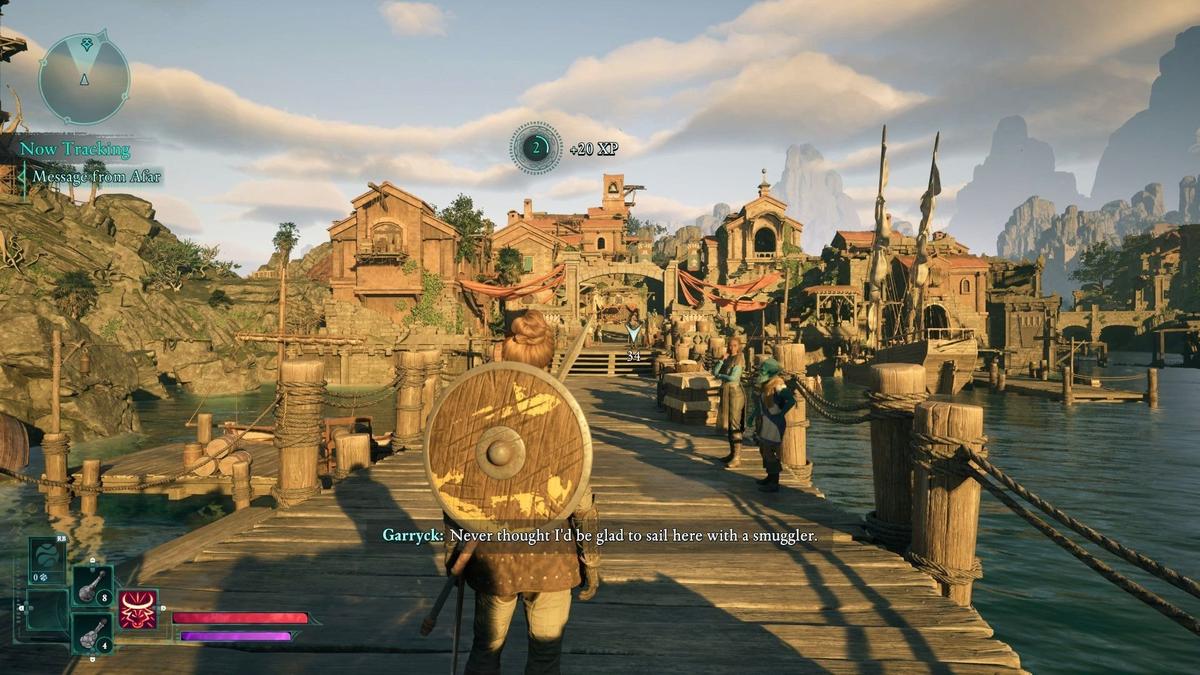Click the circular compass minimap

[x=84, y=78]
